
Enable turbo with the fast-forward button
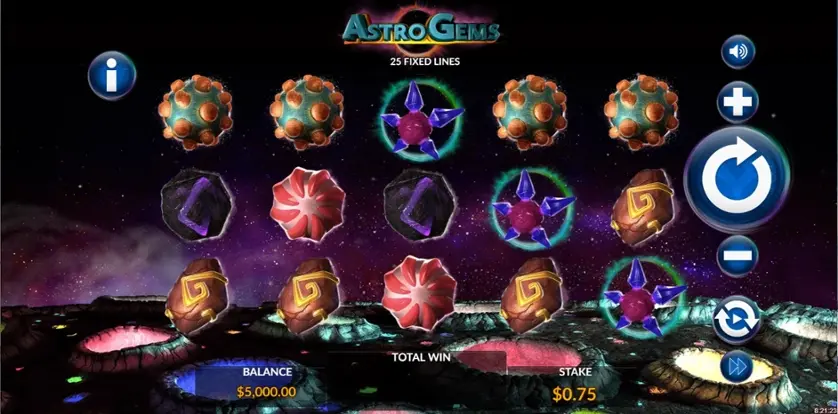pos(738,367)
